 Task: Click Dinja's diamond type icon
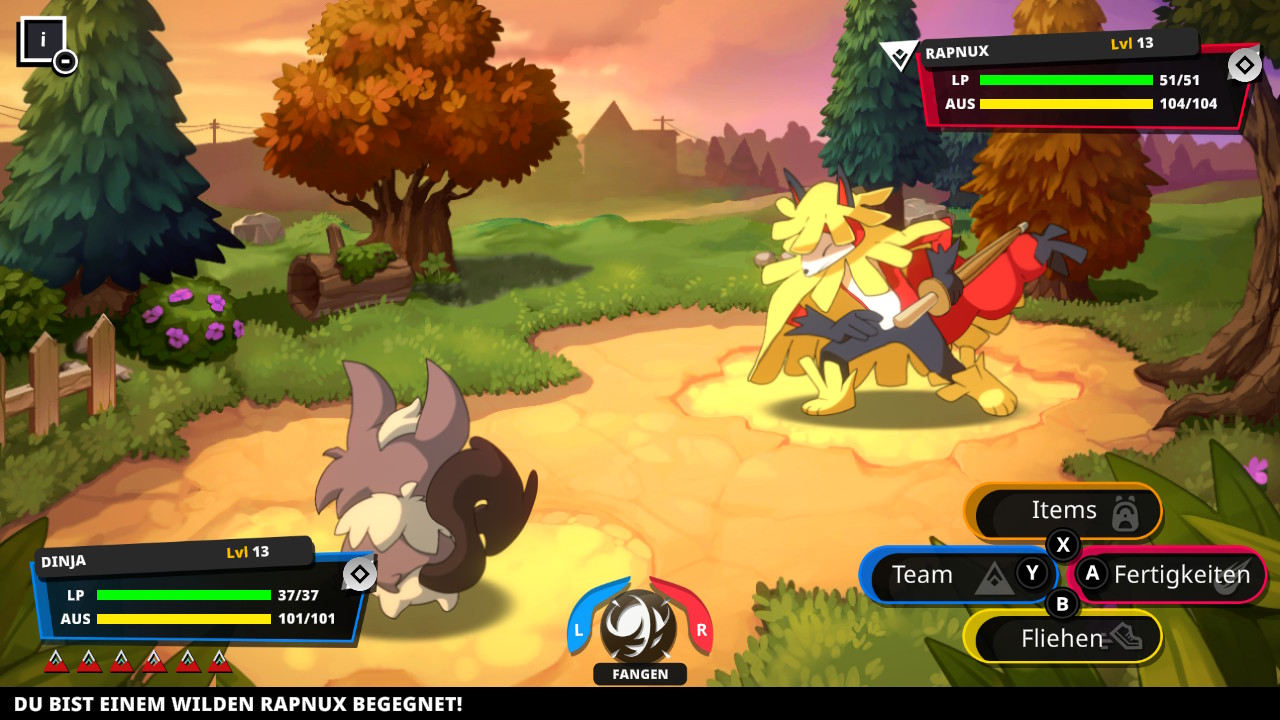pyautogui.click(x=359, y=574)
